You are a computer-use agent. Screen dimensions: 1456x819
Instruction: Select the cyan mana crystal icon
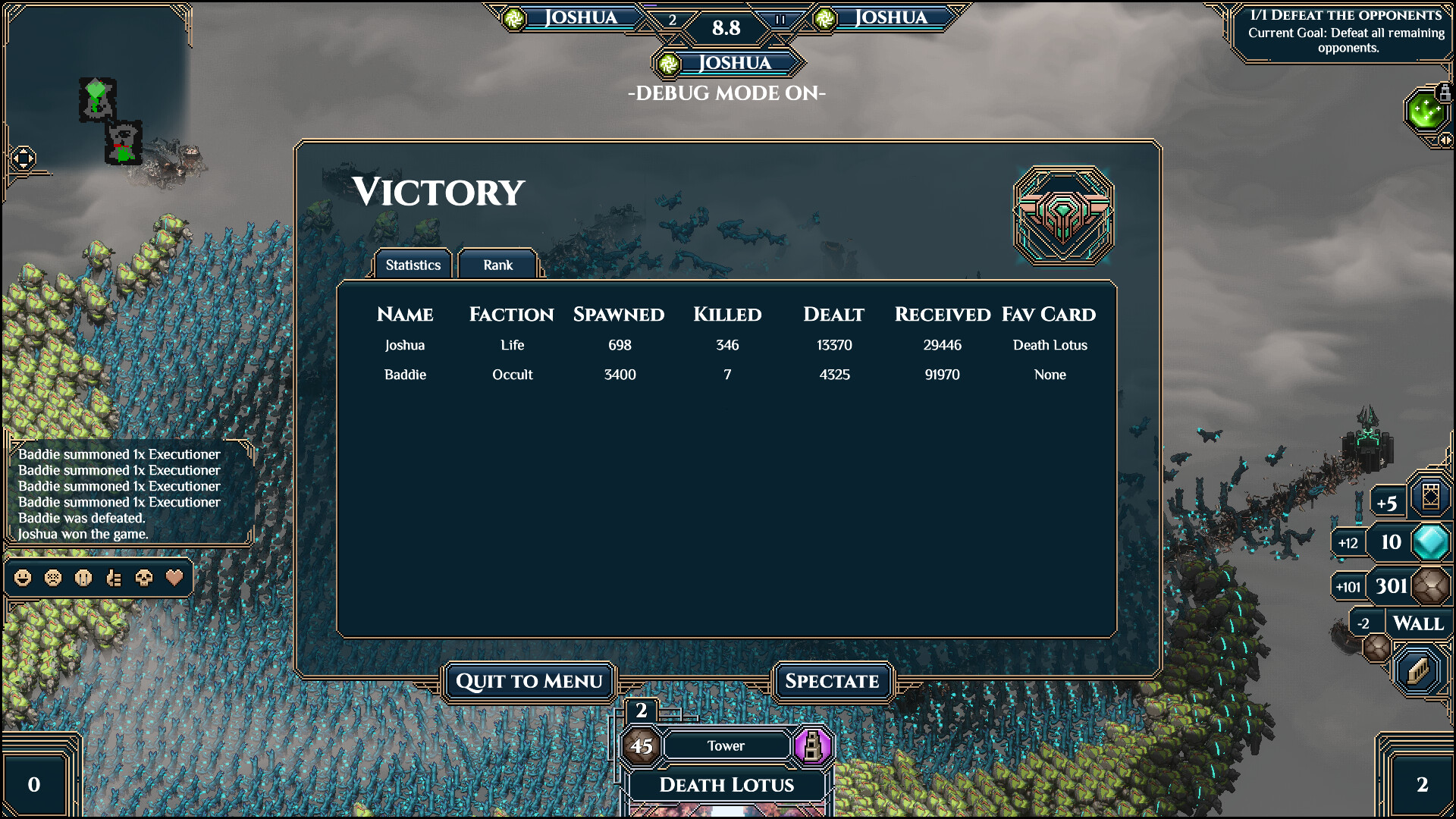[x=1432, y=542]
